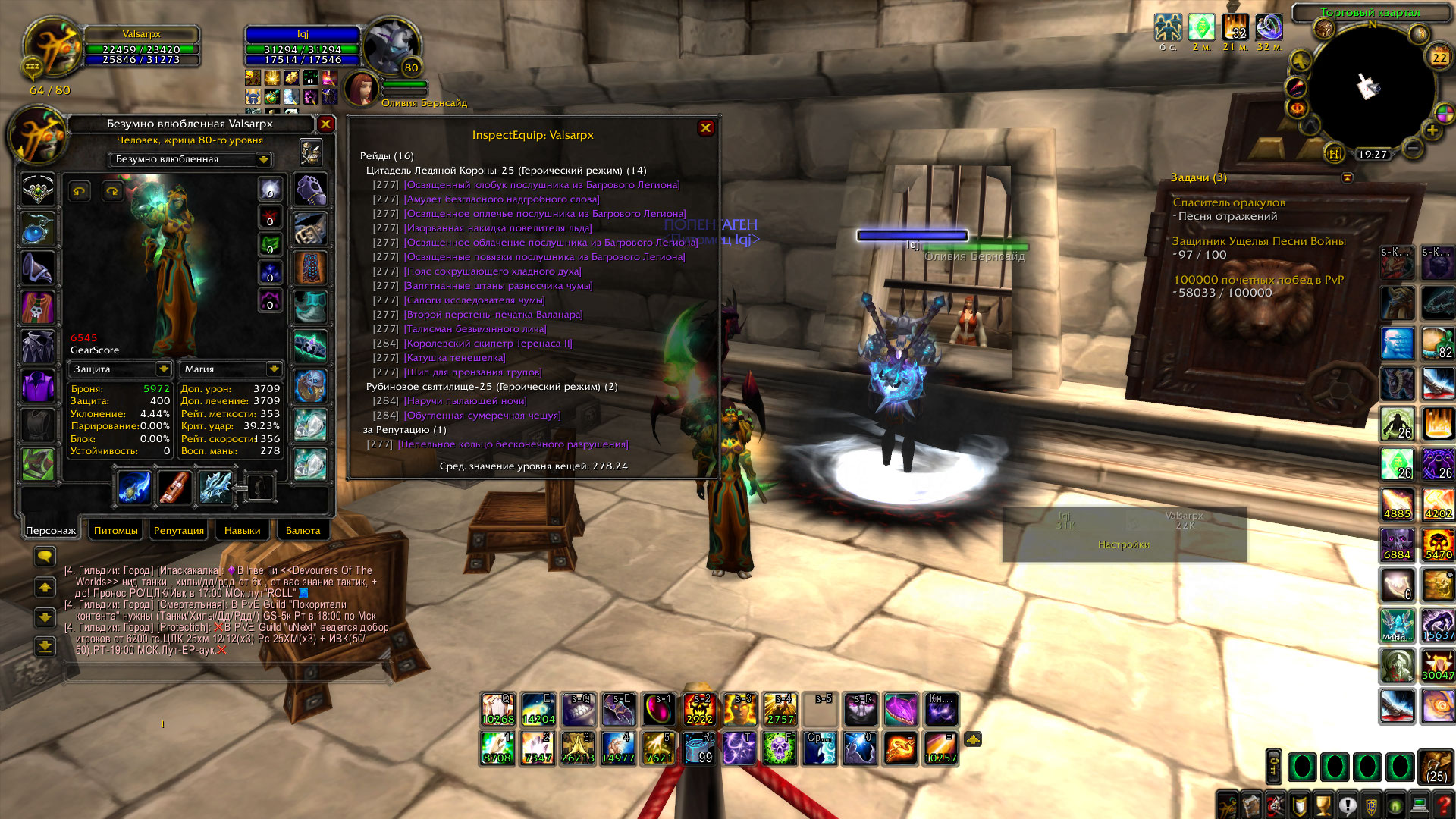
Task: Open the Репутация tab
Action: pos(179,530)
